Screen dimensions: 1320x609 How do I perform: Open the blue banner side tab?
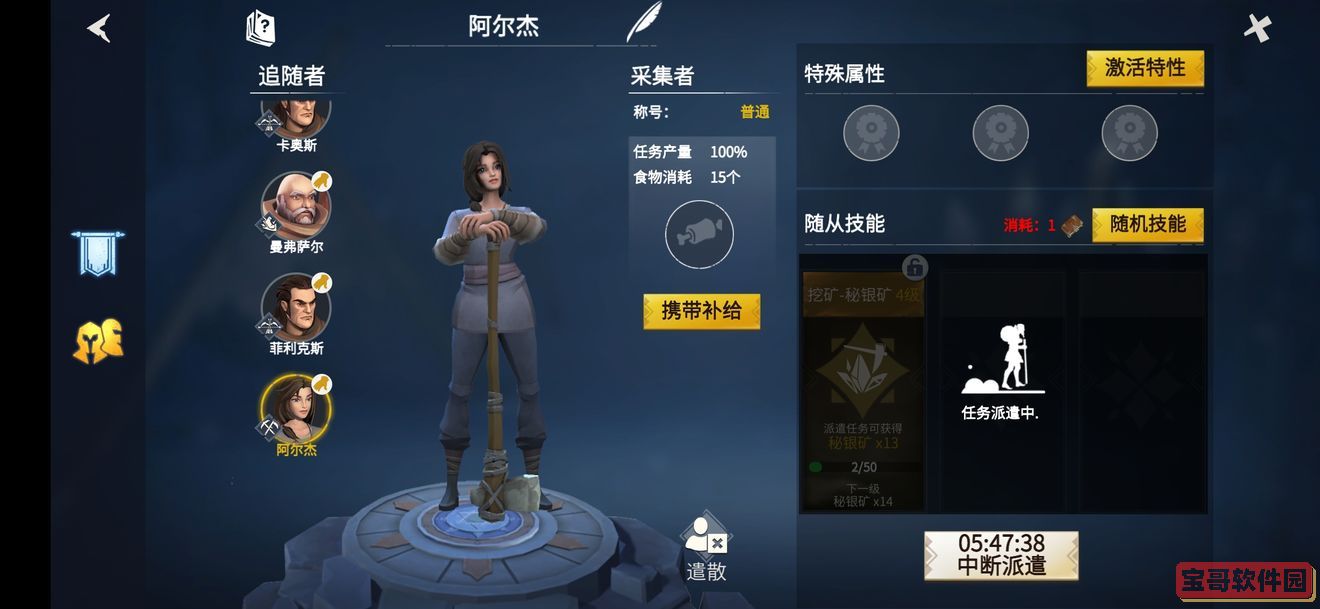click(97, 253)
